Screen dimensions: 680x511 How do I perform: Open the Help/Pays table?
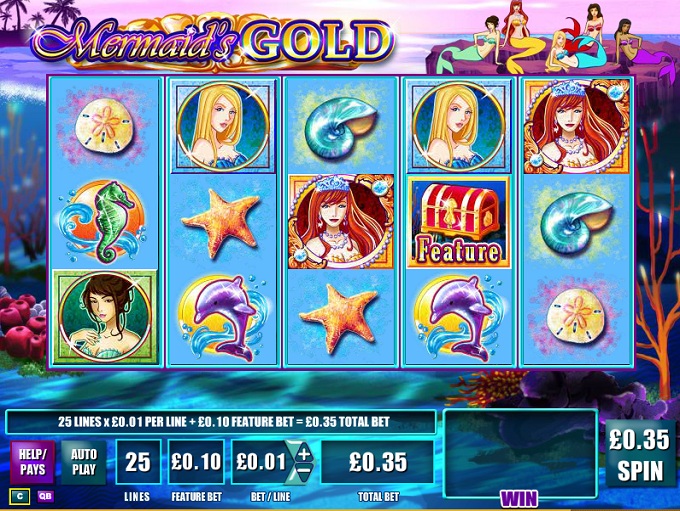[32, 461]
